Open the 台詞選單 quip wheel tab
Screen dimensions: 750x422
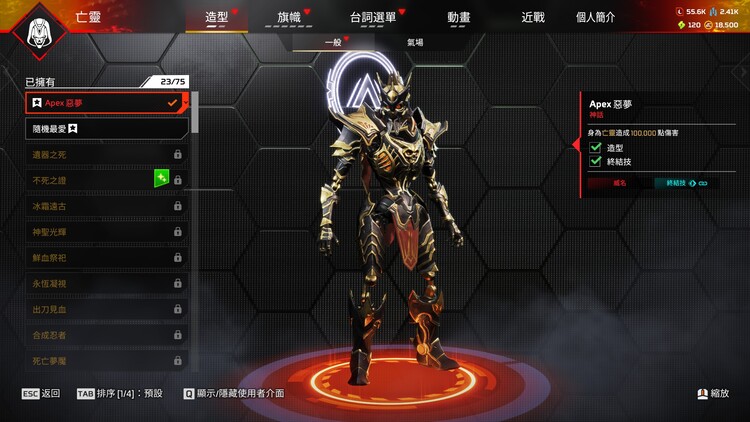coord(373,17)
